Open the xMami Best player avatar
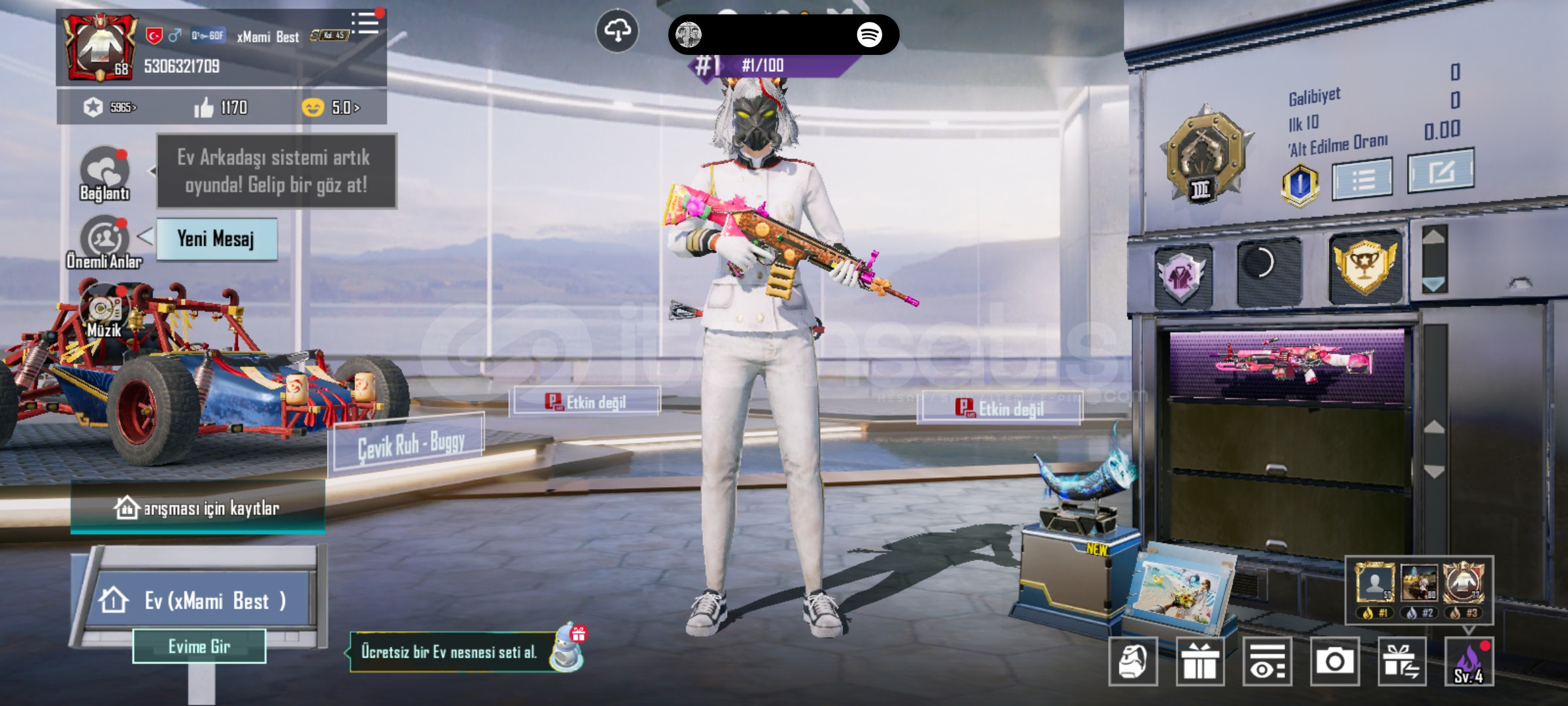The width and height of the screenshot is (1568, 706). tap(99, 47)
